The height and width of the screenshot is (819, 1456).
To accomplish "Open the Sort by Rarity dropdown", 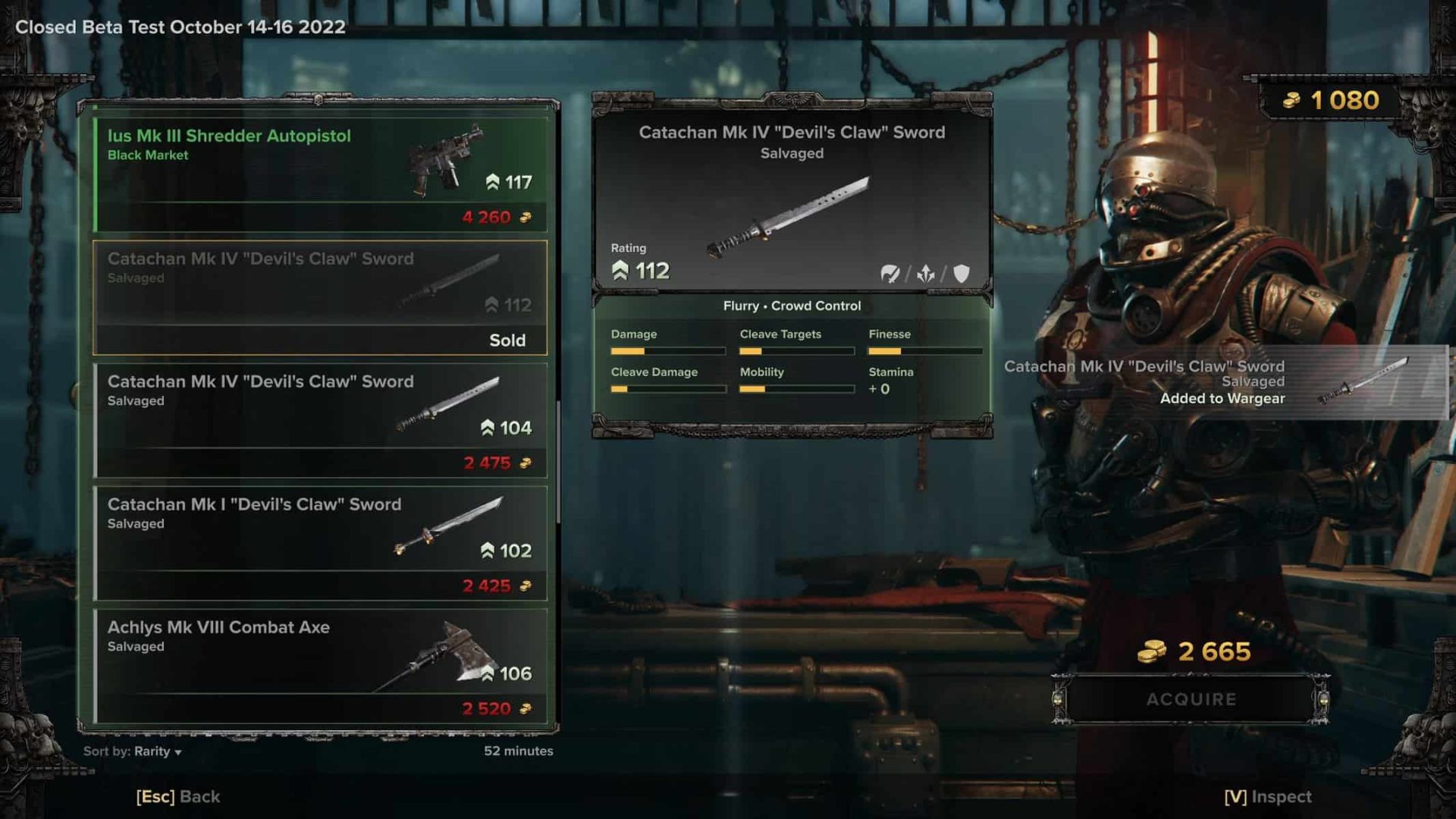I will [x=158, y=752].
